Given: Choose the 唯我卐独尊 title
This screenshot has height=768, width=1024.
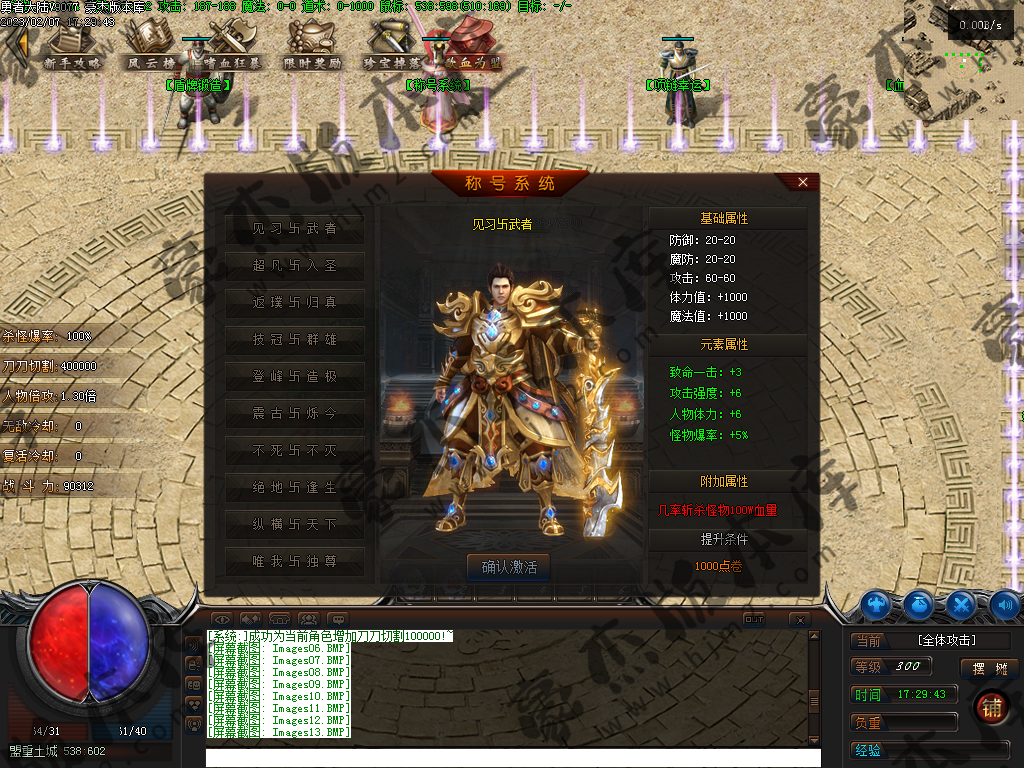Looking at the screenshot, I should (x=295, y=561).
